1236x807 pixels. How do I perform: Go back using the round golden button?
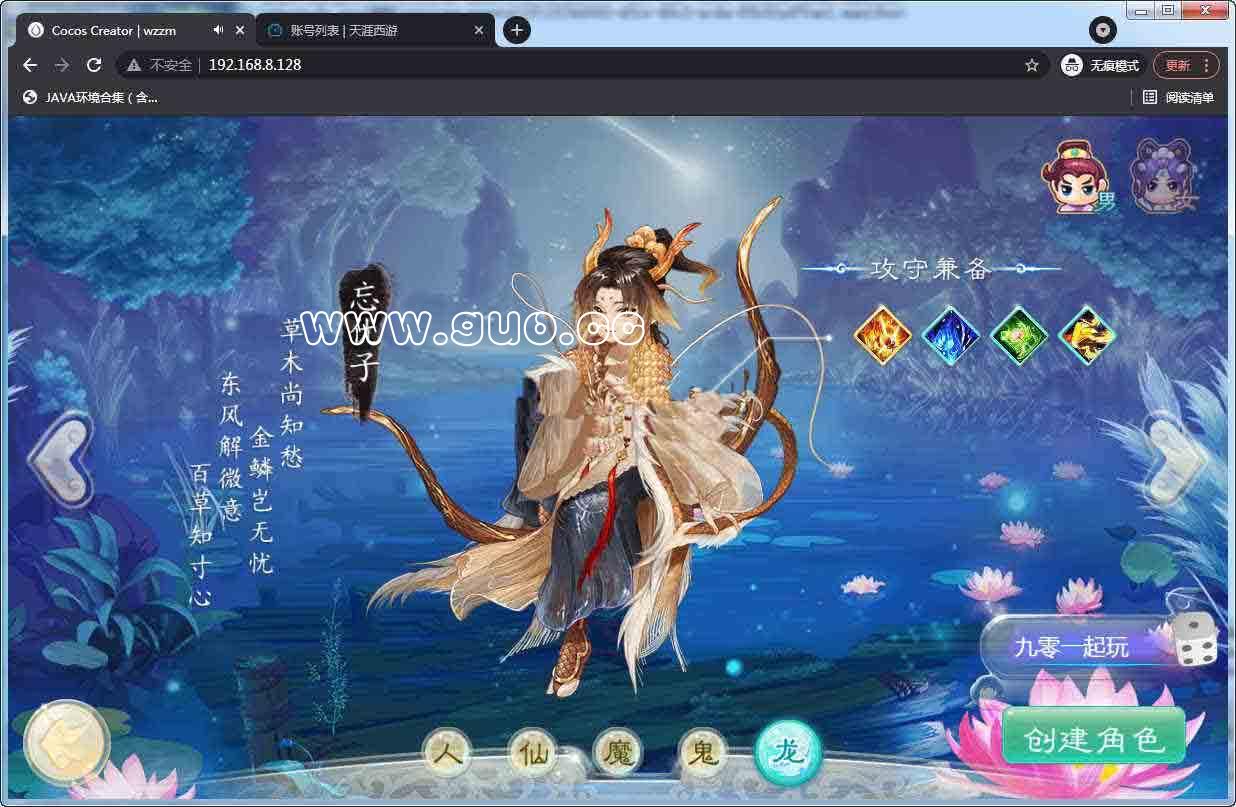[x=66, y=742]
